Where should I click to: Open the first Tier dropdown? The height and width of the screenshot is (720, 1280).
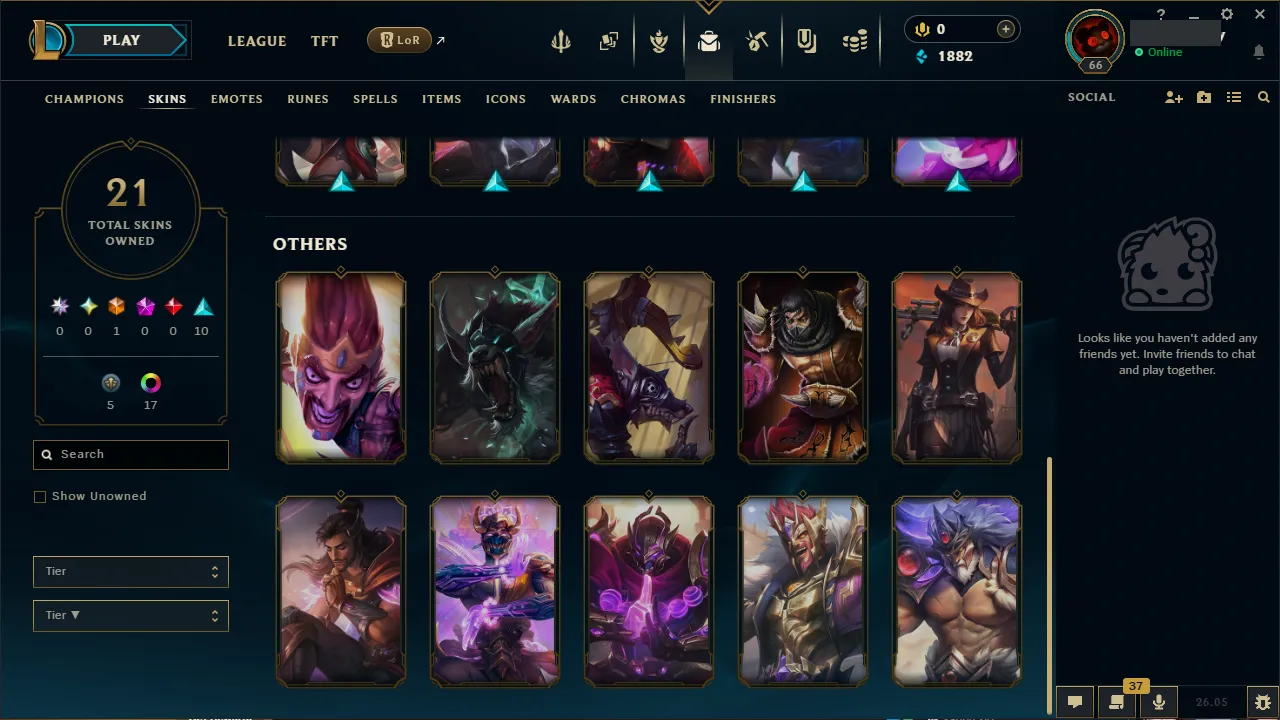click(x=130, y=571)
